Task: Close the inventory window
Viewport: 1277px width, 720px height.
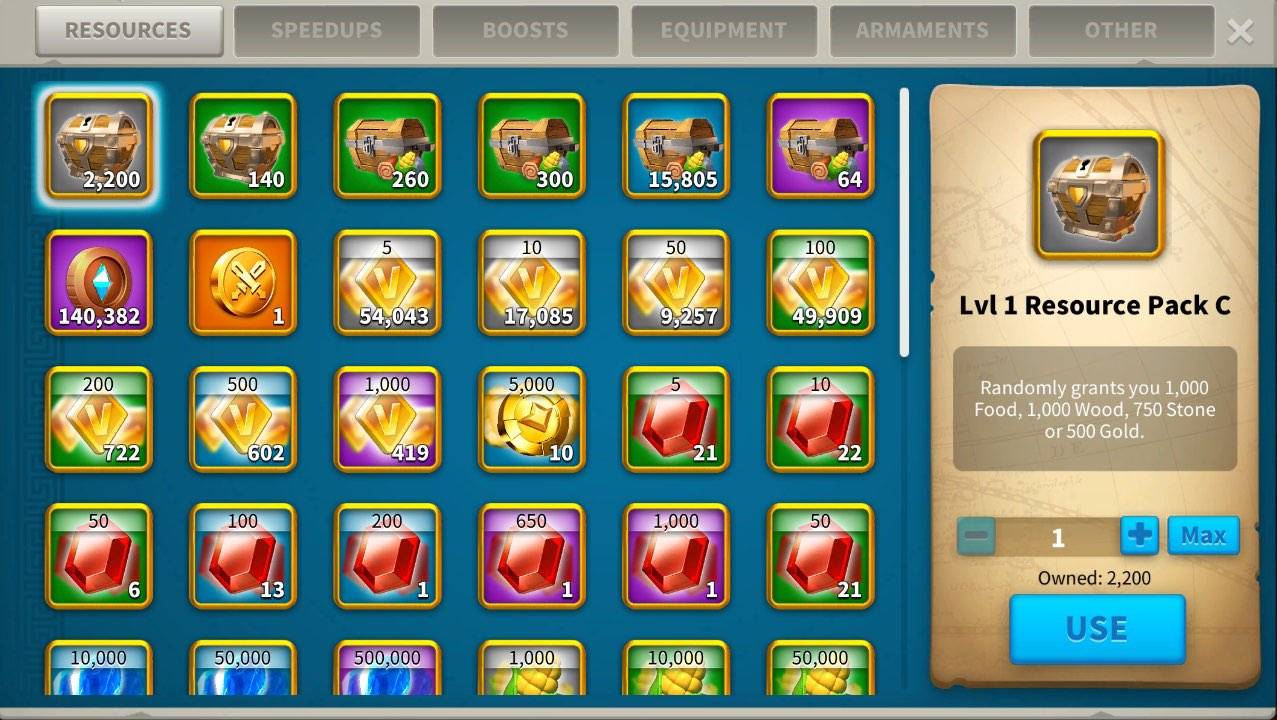Action: tap(1240, 32)
